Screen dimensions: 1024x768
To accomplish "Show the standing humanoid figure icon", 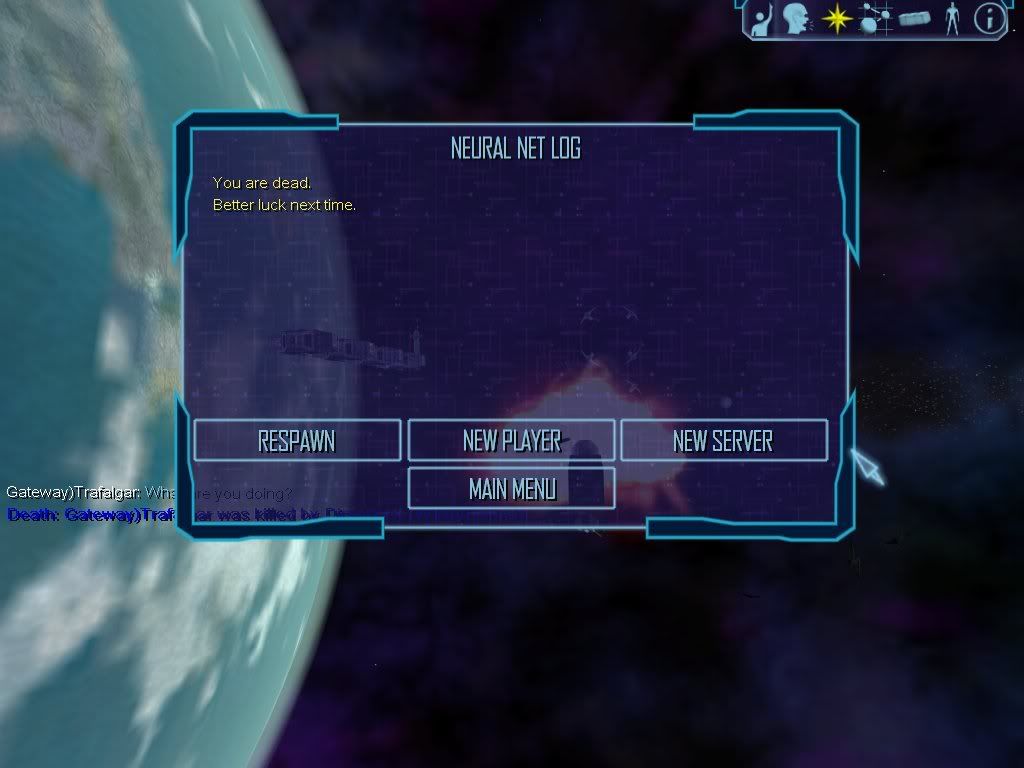I will coord(952,18).
